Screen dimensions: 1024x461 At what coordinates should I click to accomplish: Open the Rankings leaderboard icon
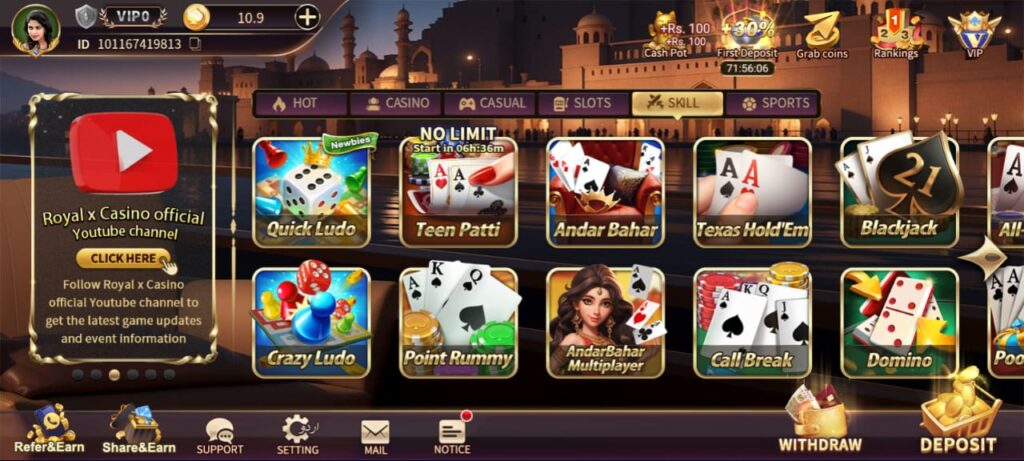tap(895, 35)
